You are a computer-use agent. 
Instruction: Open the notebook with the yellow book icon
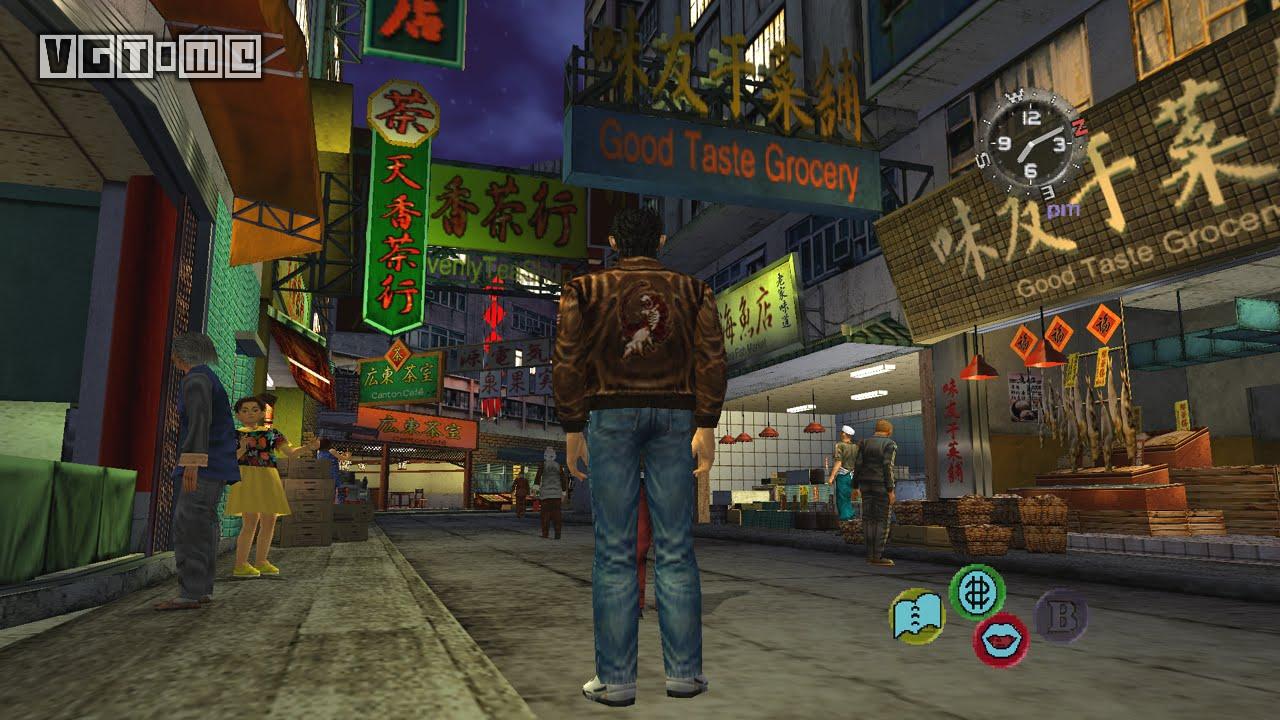[916, 616]
